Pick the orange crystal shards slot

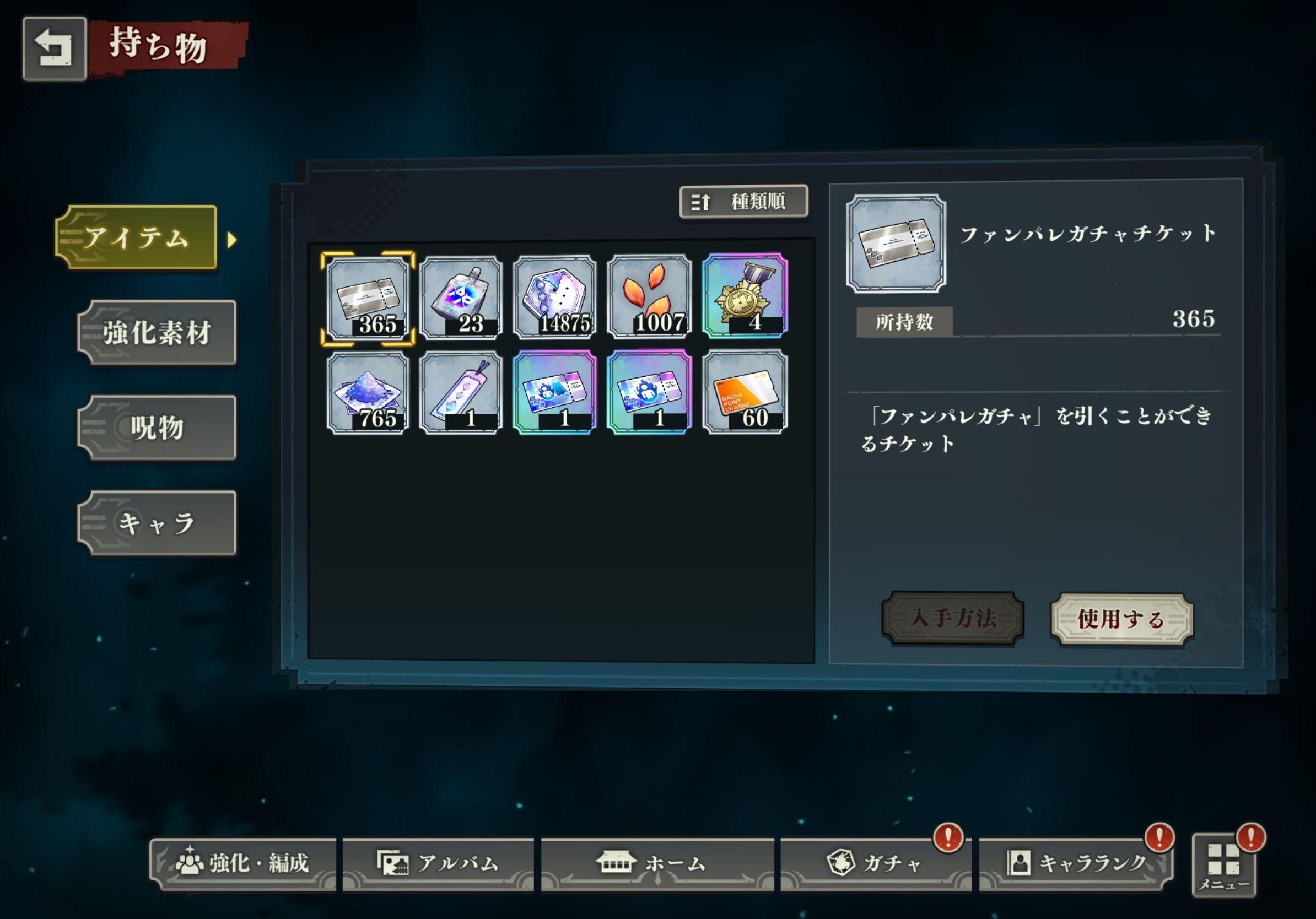(649, 298)
